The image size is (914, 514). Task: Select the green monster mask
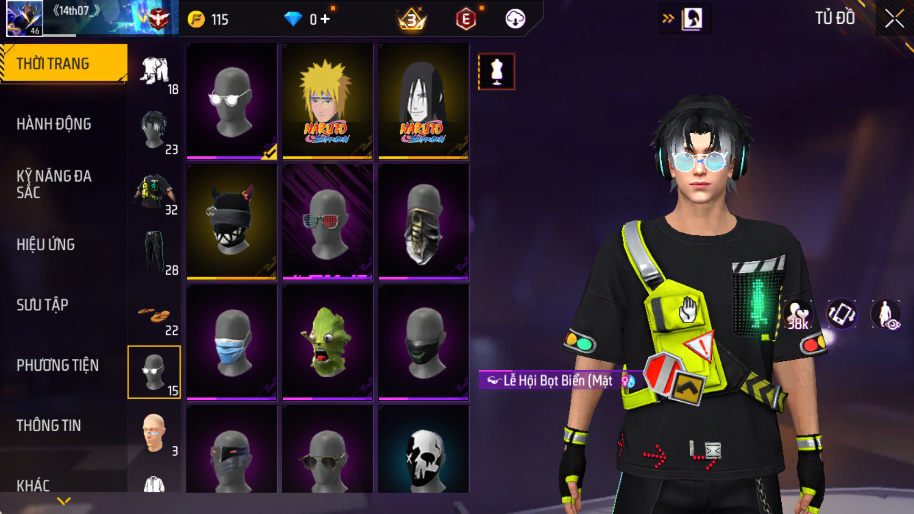point(327,341)
